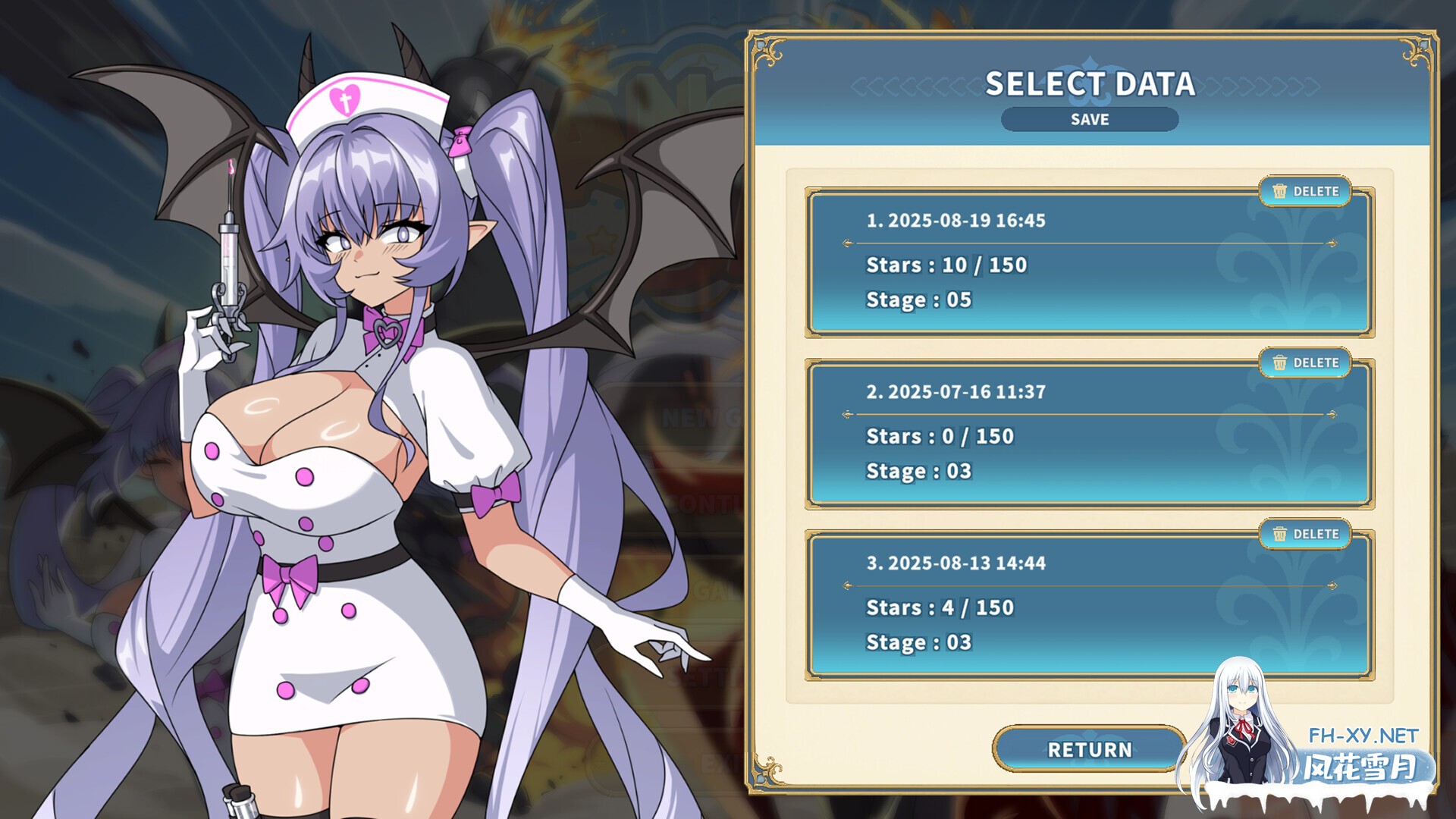Click the nurse character's syringe

click(231, 258)
